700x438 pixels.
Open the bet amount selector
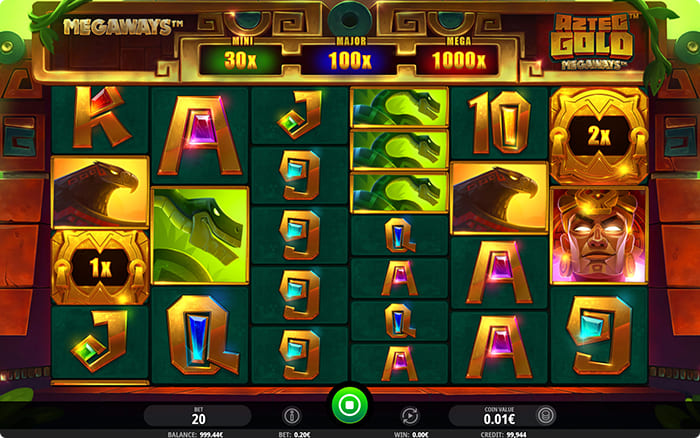click(198, 414)
